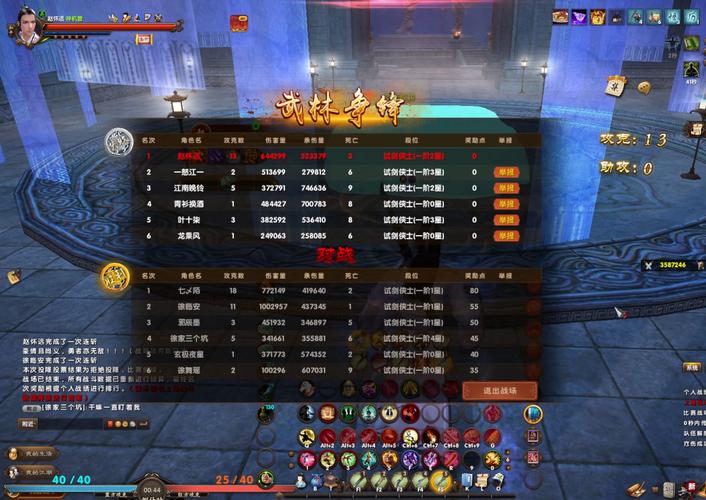This screenshot has width=706, height=500.
Task: Report player 叶十柒
Action: click(x=506, y=220)
